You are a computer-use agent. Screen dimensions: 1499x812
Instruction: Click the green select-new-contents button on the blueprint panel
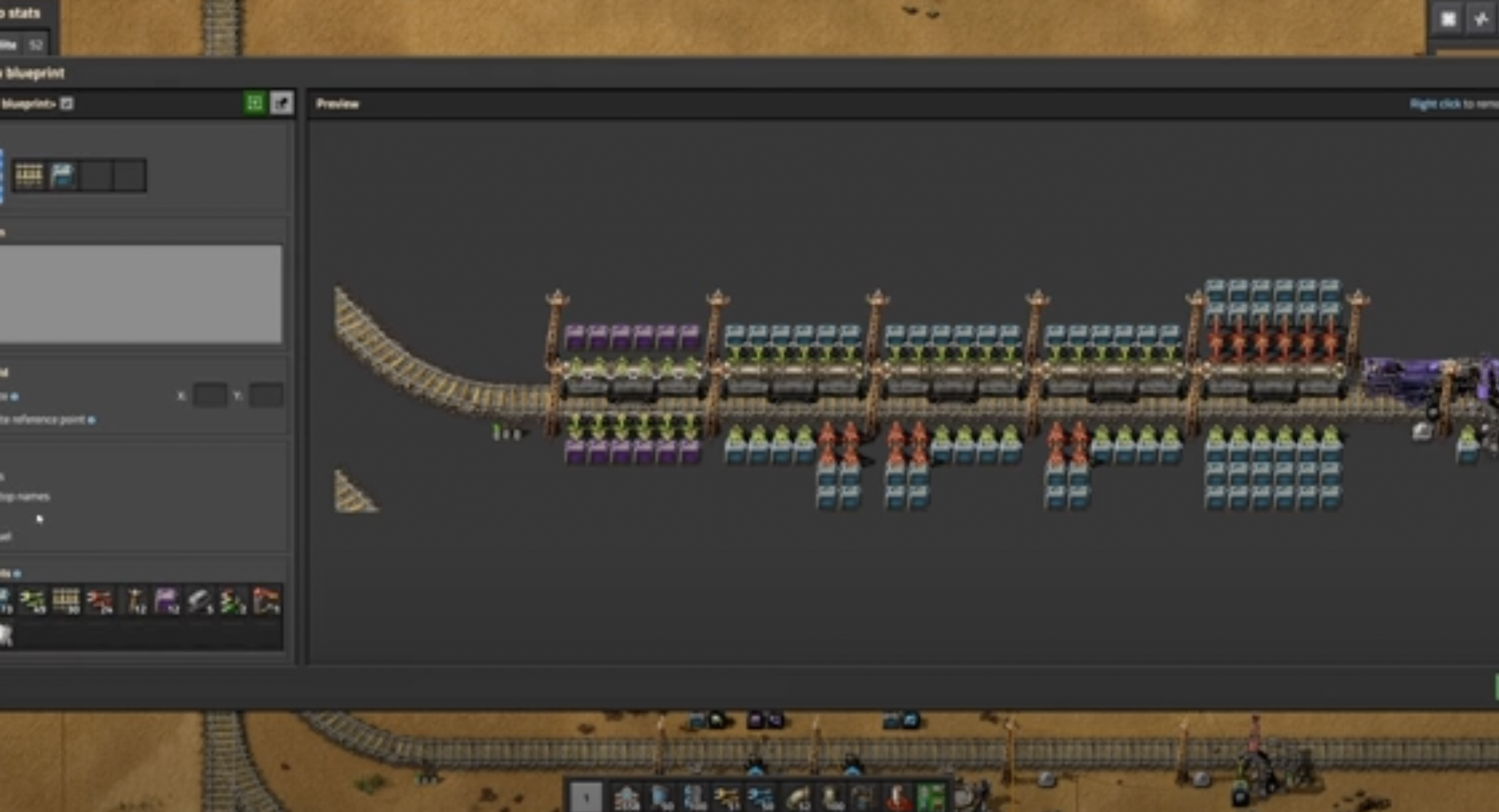pos(255,104)
